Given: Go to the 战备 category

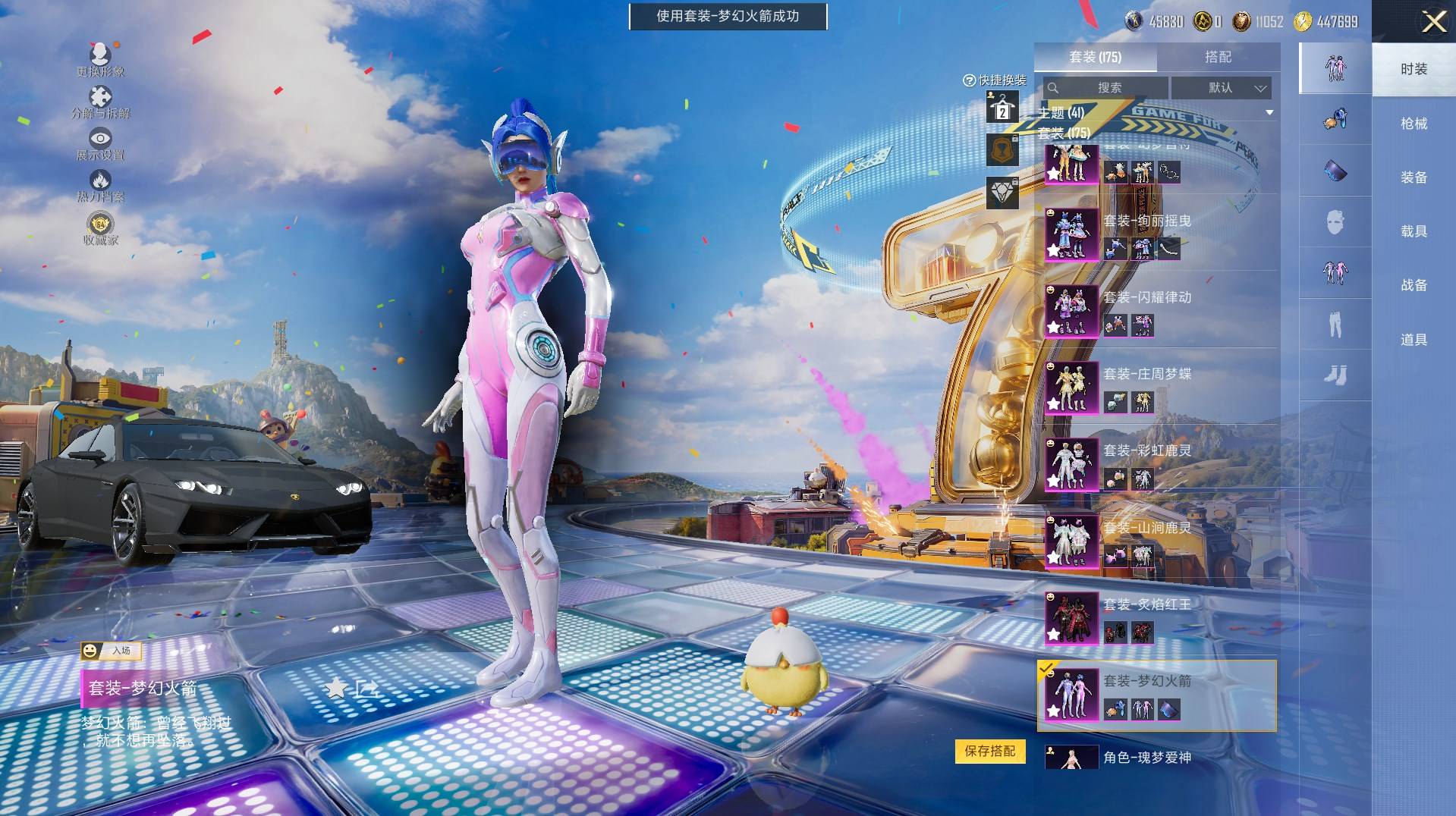Looking at the screenshot, I should (x=1414, y=285).
